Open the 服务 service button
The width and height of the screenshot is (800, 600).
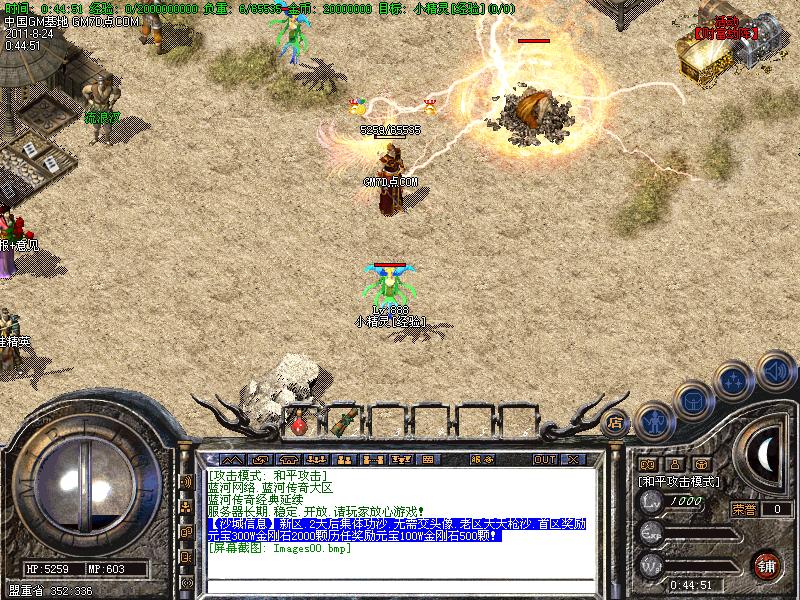481,460
